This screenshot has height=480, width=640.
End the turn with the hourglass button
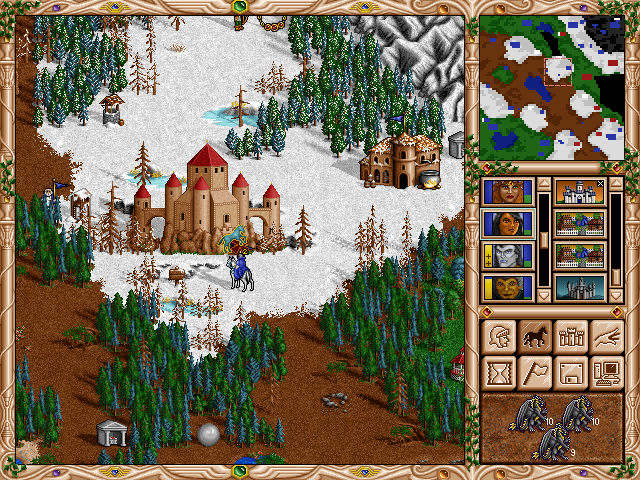tap(498, 373)
